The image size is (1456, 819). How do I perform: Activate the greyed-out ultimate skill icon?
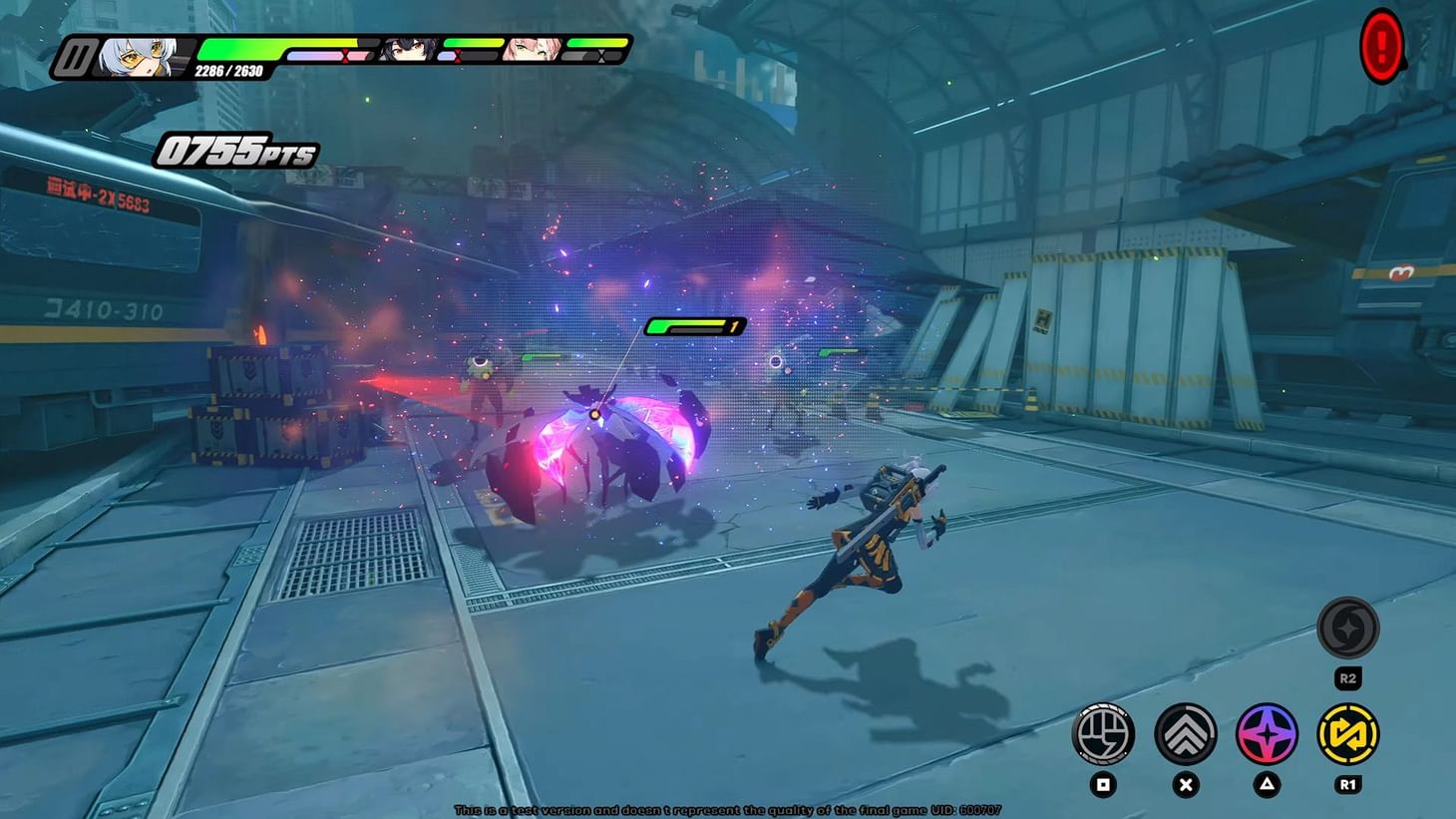point(1350,628)
